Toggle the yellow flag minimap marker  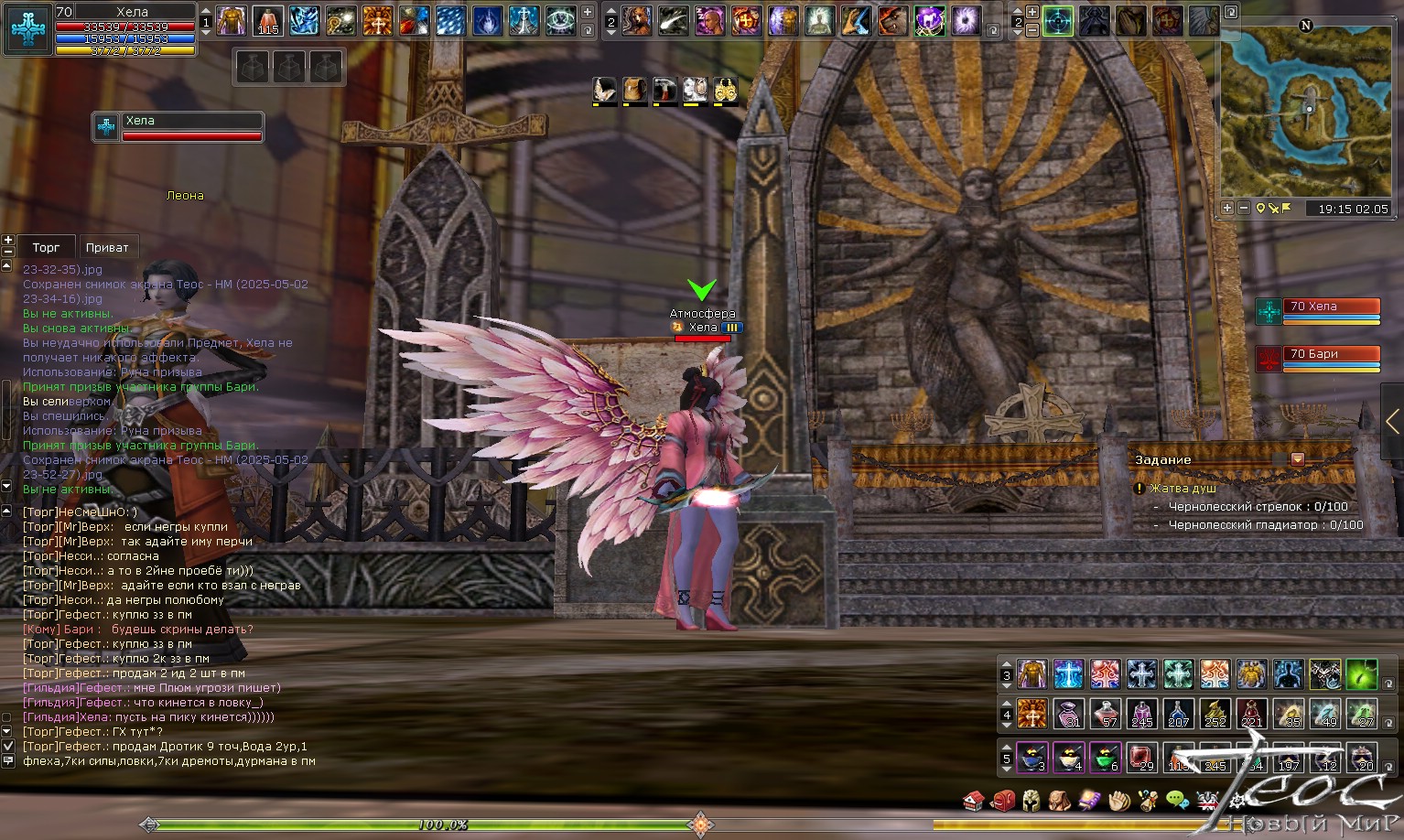click(x=1287, y=209)
